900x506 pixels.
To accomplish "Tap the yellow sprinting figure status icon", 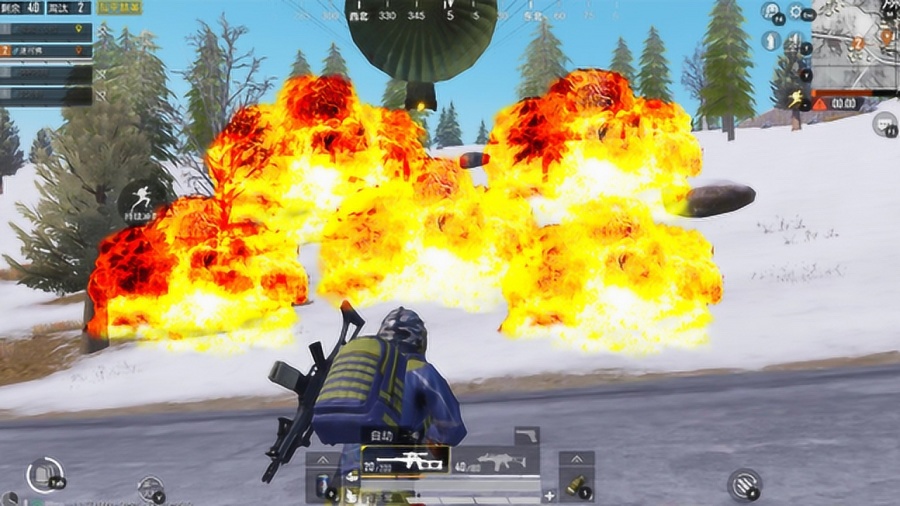I will (794, 98).
